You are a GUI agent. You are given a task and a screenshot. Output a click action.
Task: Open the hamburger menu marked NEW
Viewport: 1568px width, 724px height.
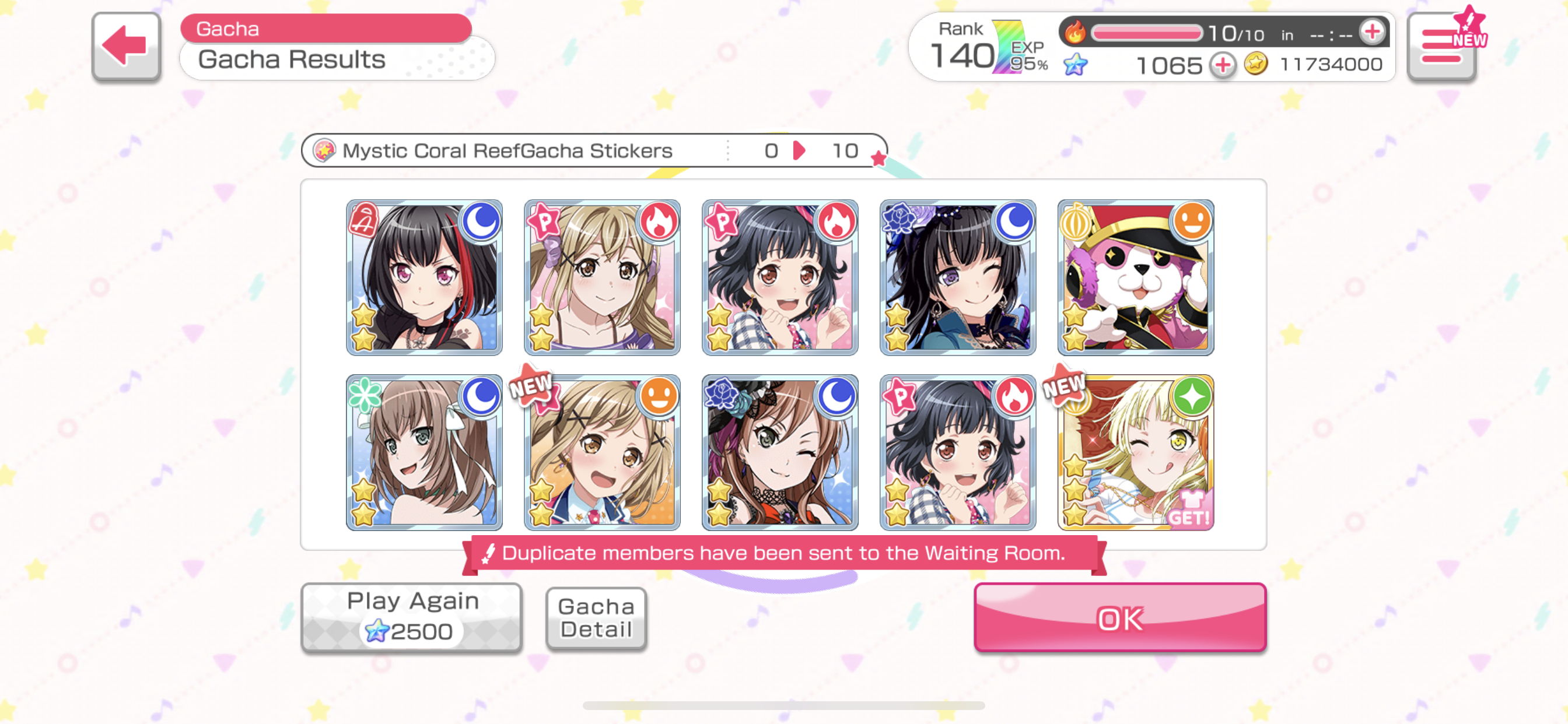1441,47
